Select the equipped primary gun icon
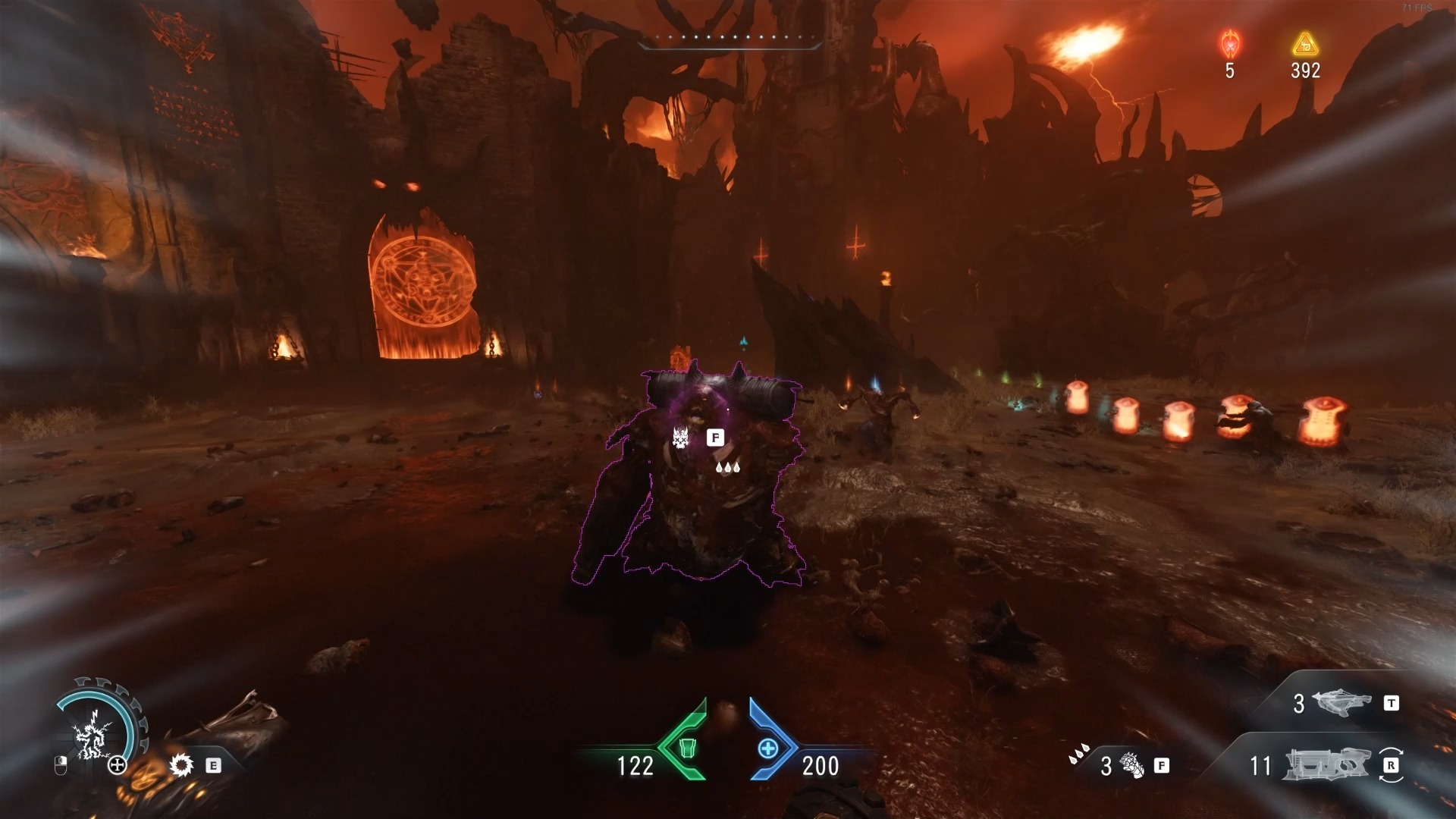 click(x=1326, y=765)
